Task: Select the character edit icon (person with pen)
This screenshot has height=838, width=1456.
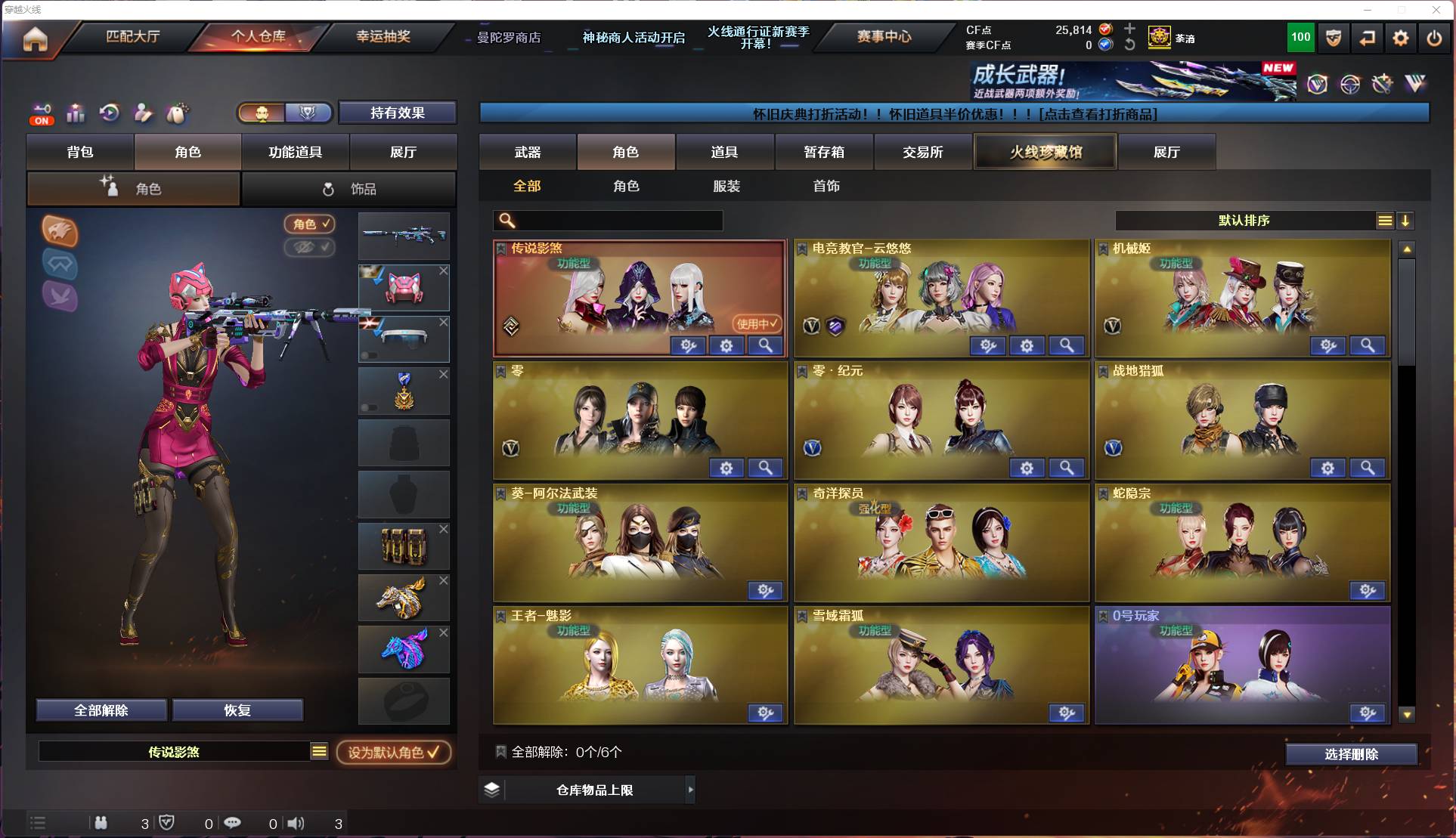Action: (x=143, y=113)
